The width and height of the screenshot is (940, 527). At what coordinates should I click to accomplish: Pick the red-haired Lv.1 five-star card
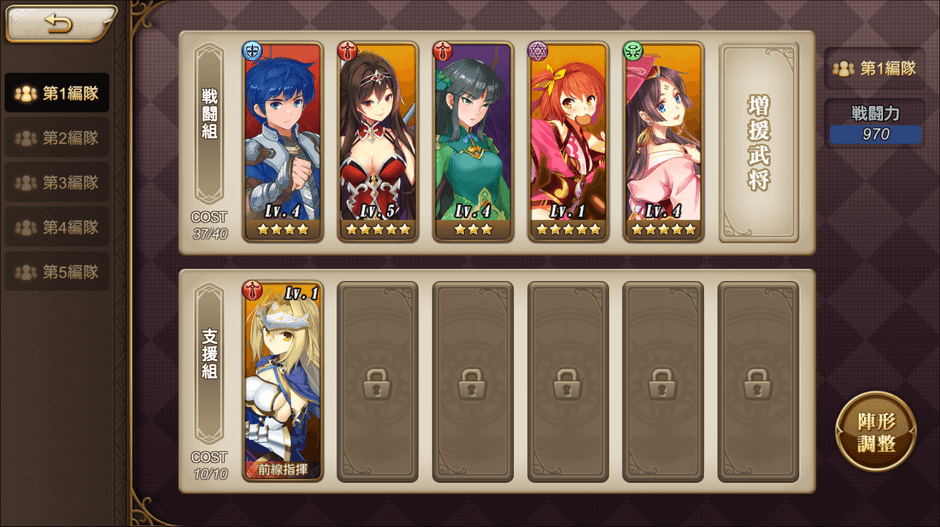568,142
